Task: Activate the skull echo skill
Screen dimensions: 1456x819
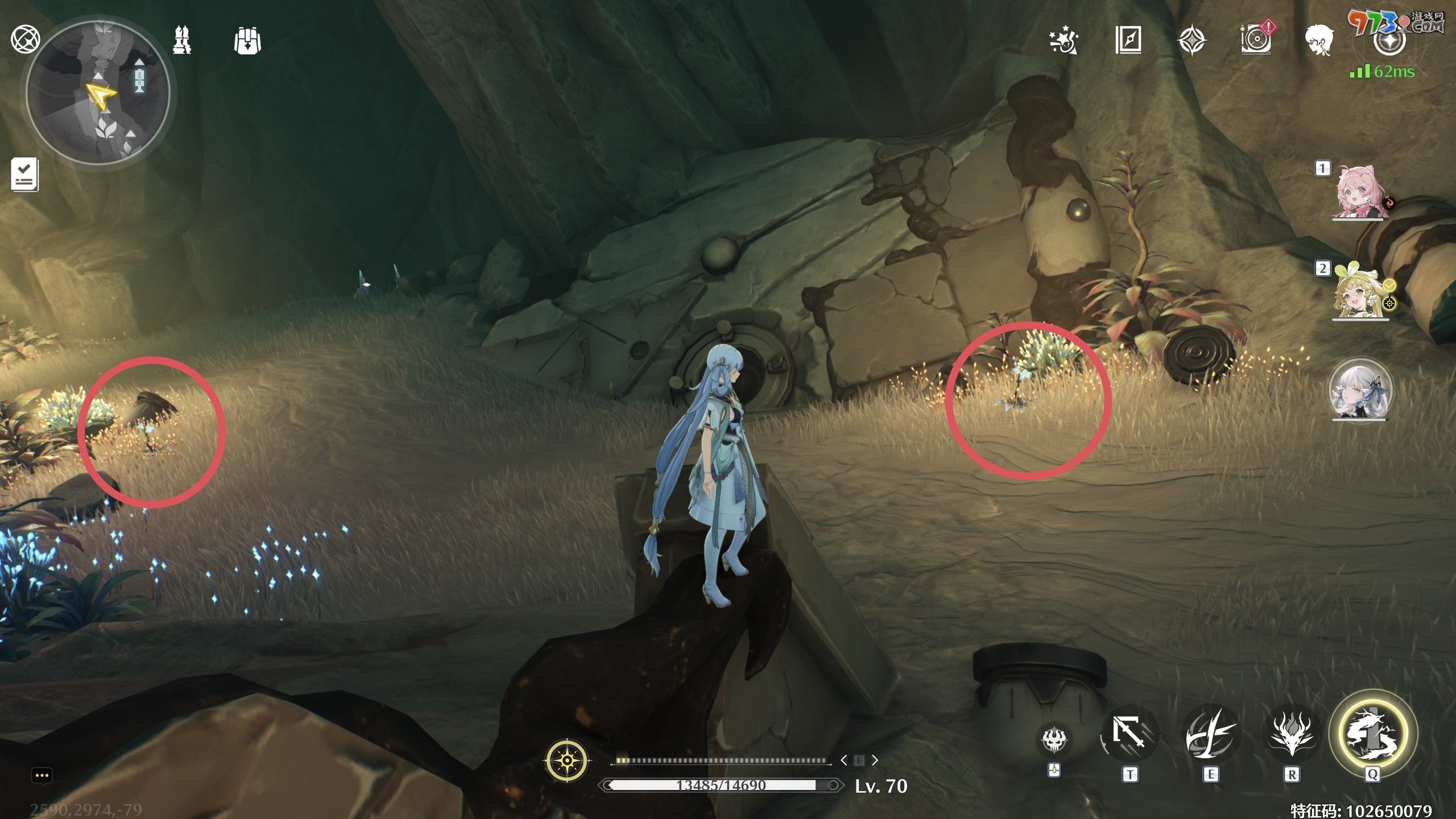Action: point(1054,739)
